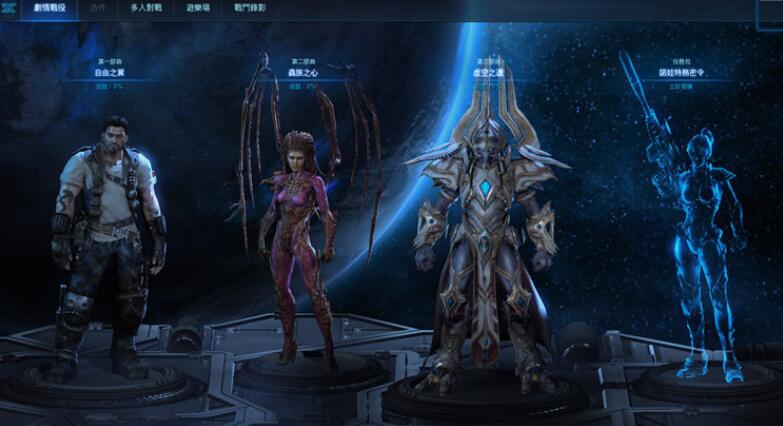Switch to the 劇情戰役 campaign tab
The width and height of the screenshot is (783, 426).
49,7
